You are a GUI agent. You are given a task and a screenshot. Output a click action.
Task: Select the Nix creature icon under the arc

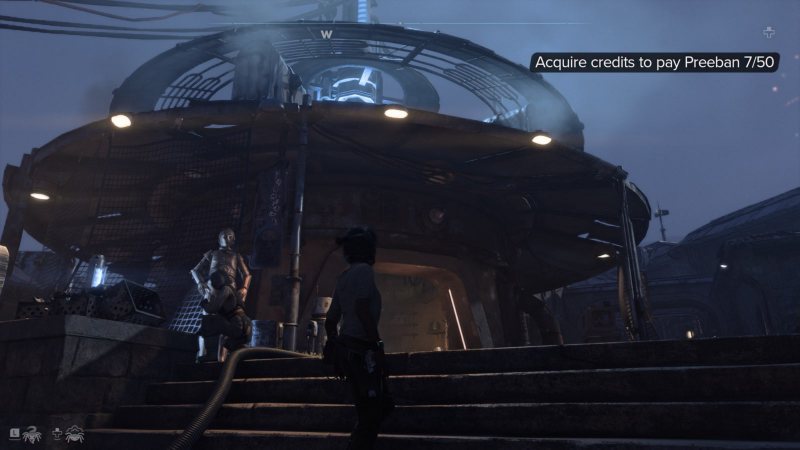74,433
